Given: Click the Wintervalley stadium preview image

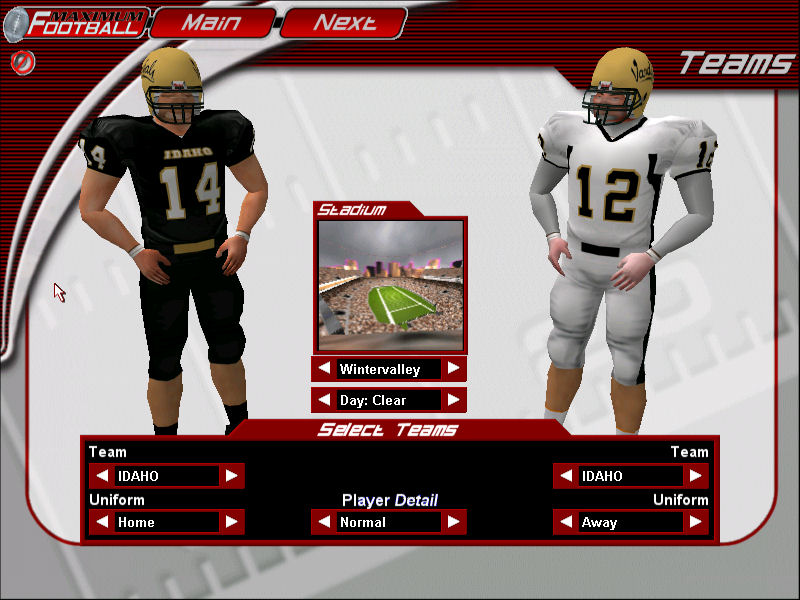Looking at the screenshot, I should click(x=390, y=285).
